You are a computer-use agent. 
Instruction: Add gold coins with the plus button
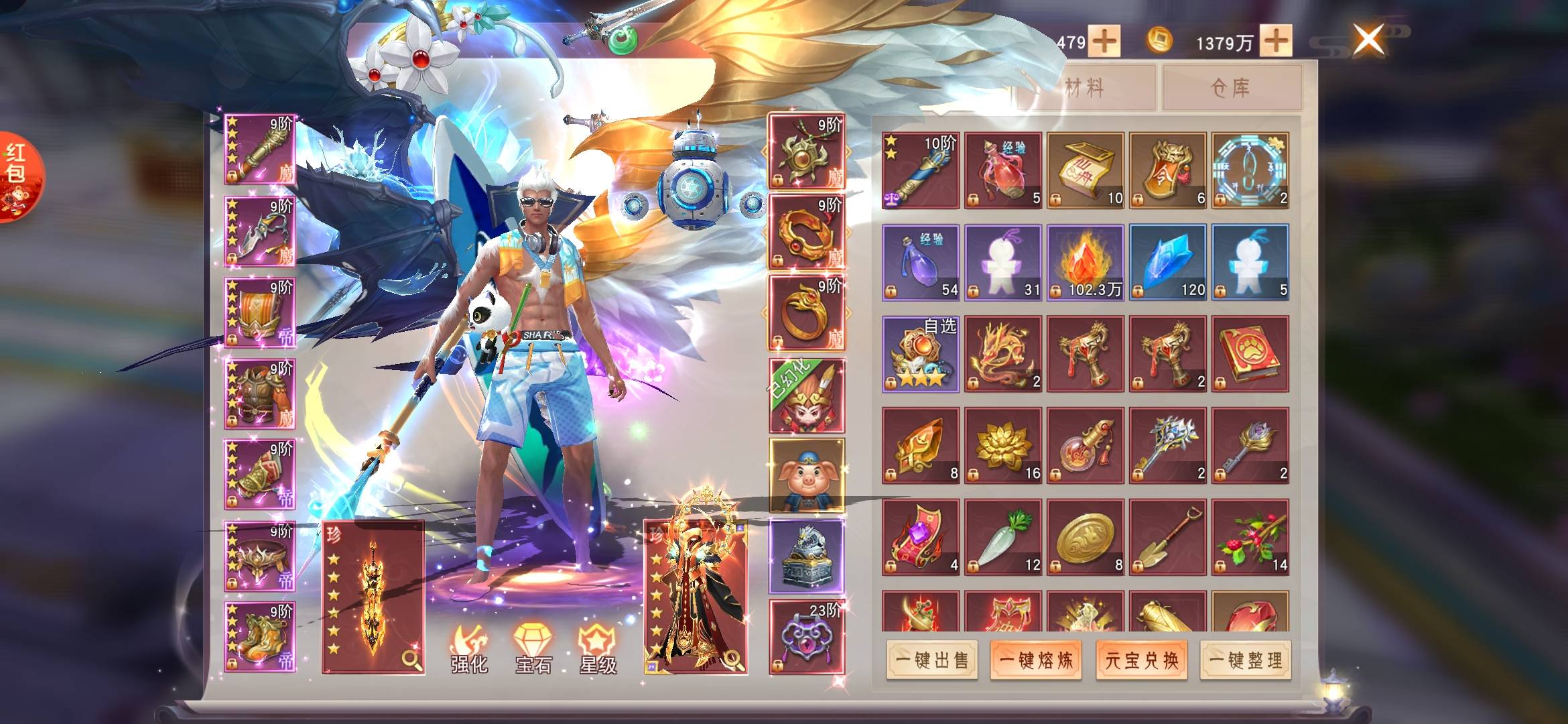(x=1276, y=40)
